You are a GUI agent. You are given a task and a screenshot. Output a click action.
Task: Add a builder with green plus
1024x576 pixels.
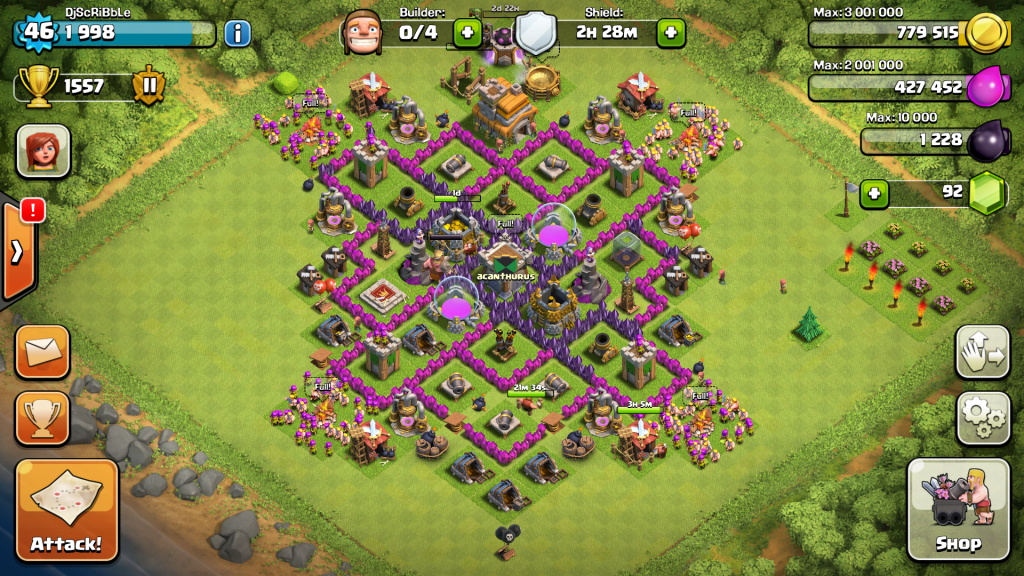click(467, 33)
